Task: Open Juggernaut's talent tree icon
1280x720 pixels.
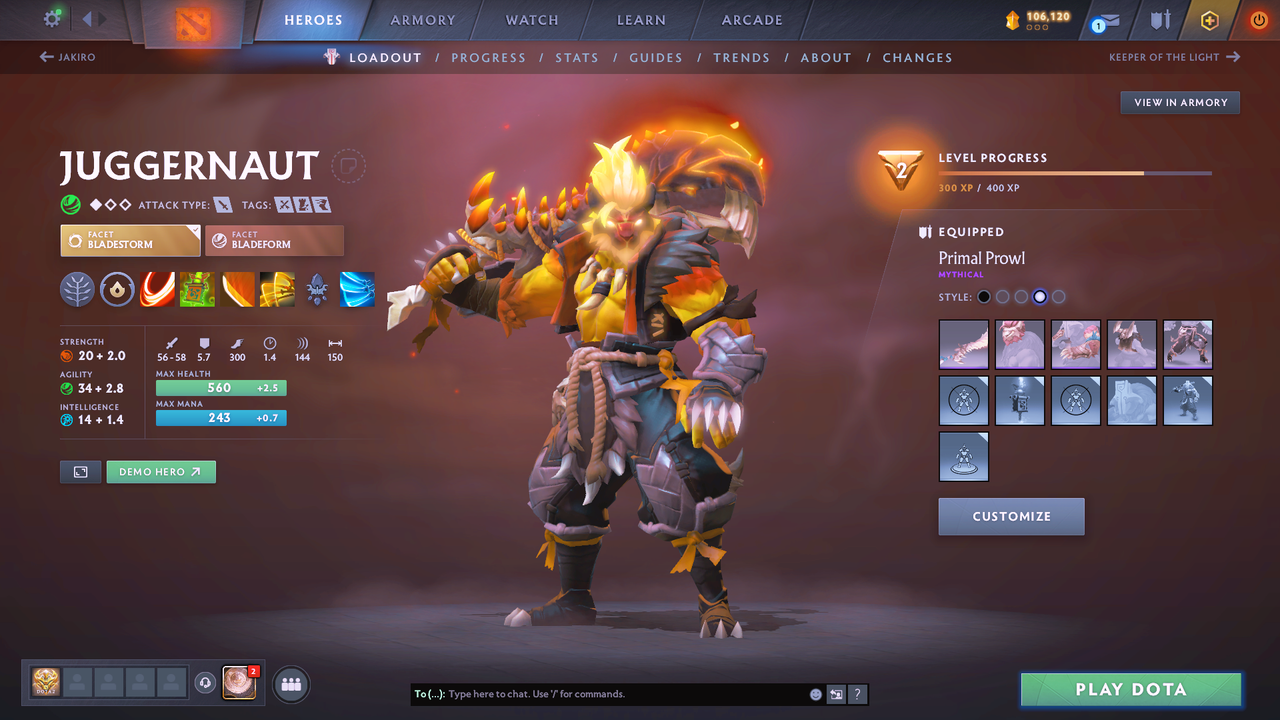Action: tap(77, 290)
